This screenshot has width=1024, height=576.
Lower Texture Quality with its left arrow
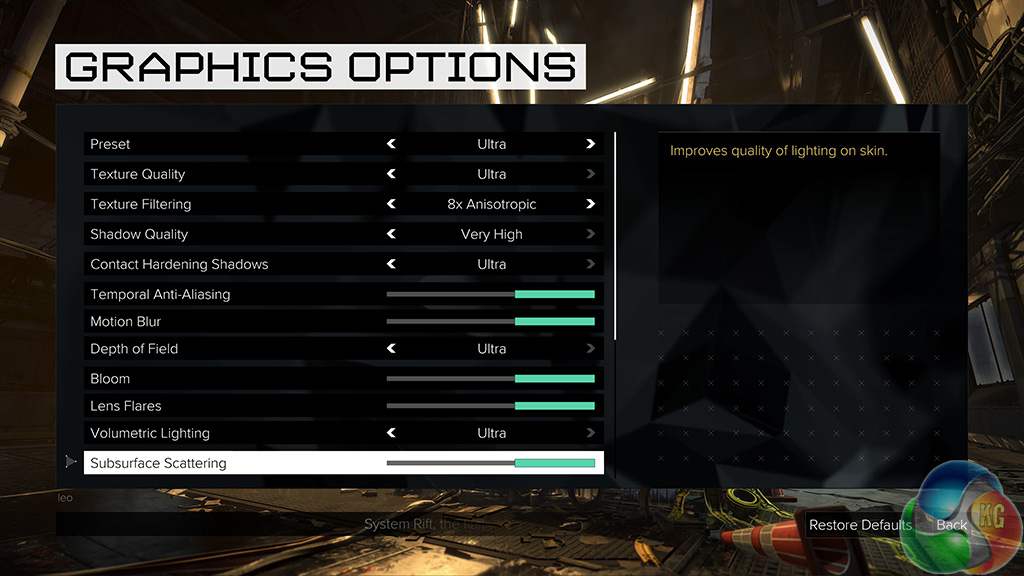391,174
